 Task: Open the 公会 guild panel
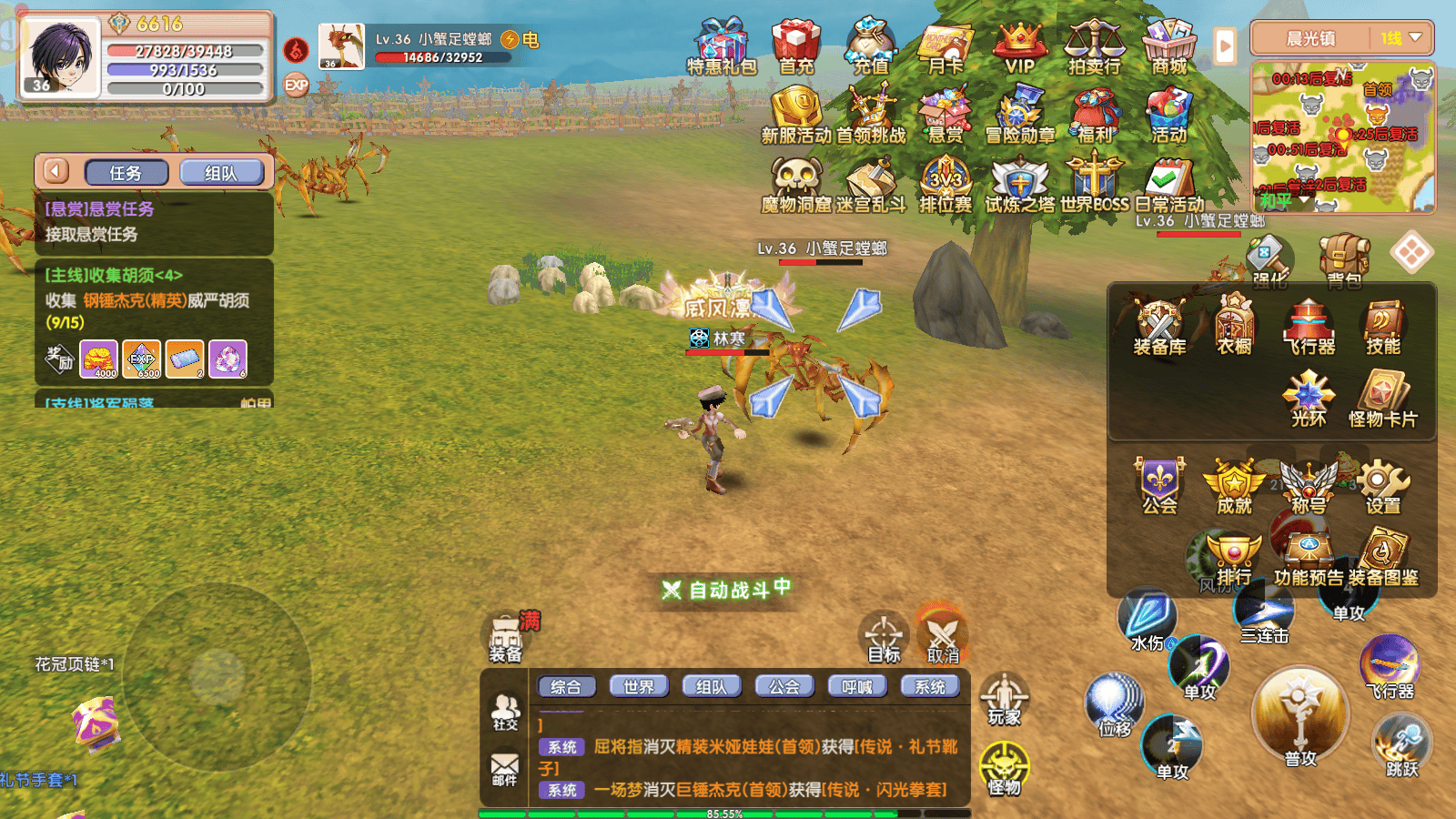click(x=1159, y=487)
